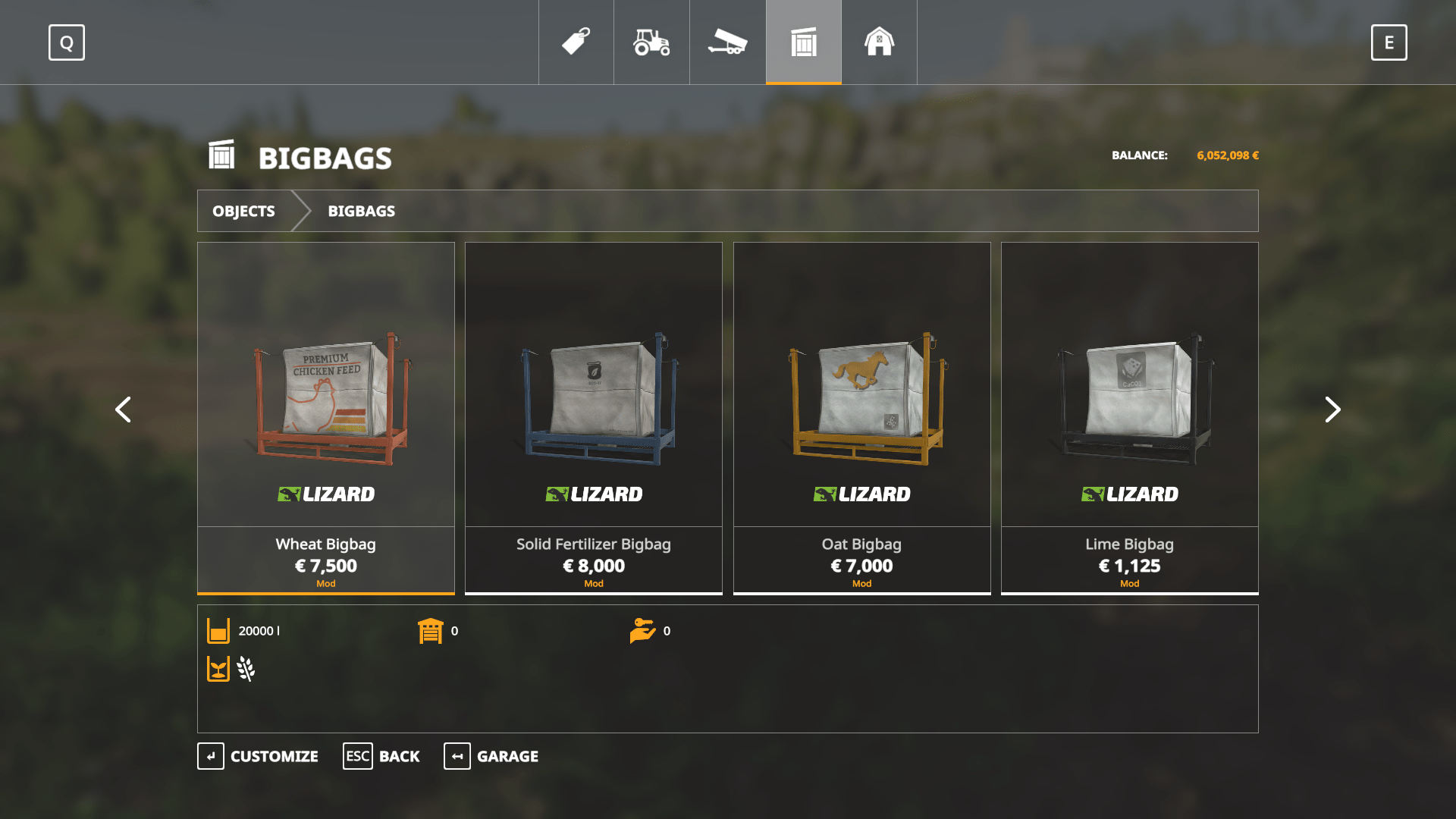The width and height of the screenshot is (1456, 819).
Task: Return to Objects breadcrumb
Action: [x=243, y=211]
